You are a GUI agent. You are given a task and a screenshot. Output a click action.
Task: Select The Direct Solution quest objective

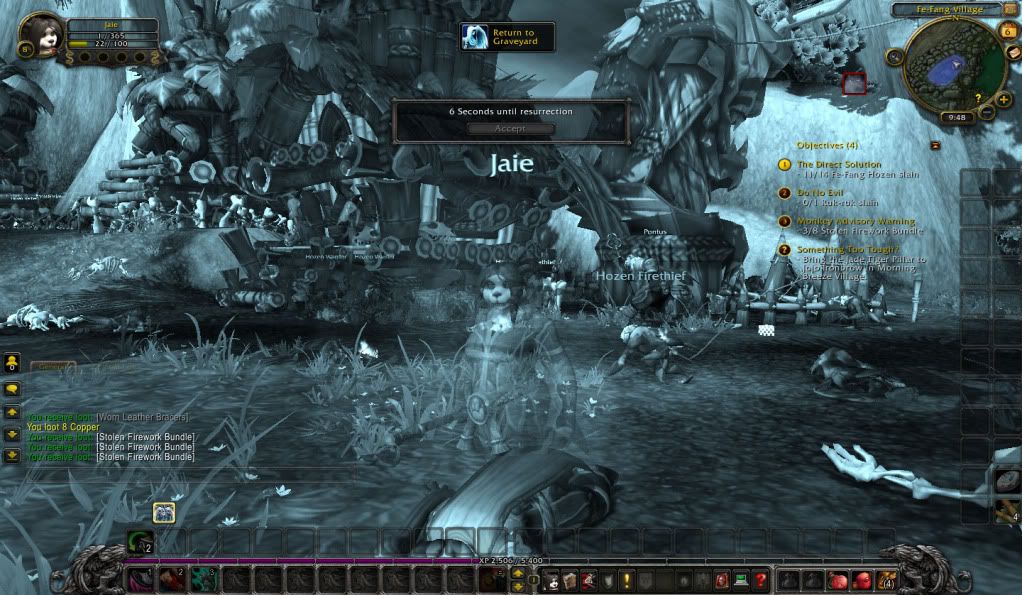pos(839,164)
